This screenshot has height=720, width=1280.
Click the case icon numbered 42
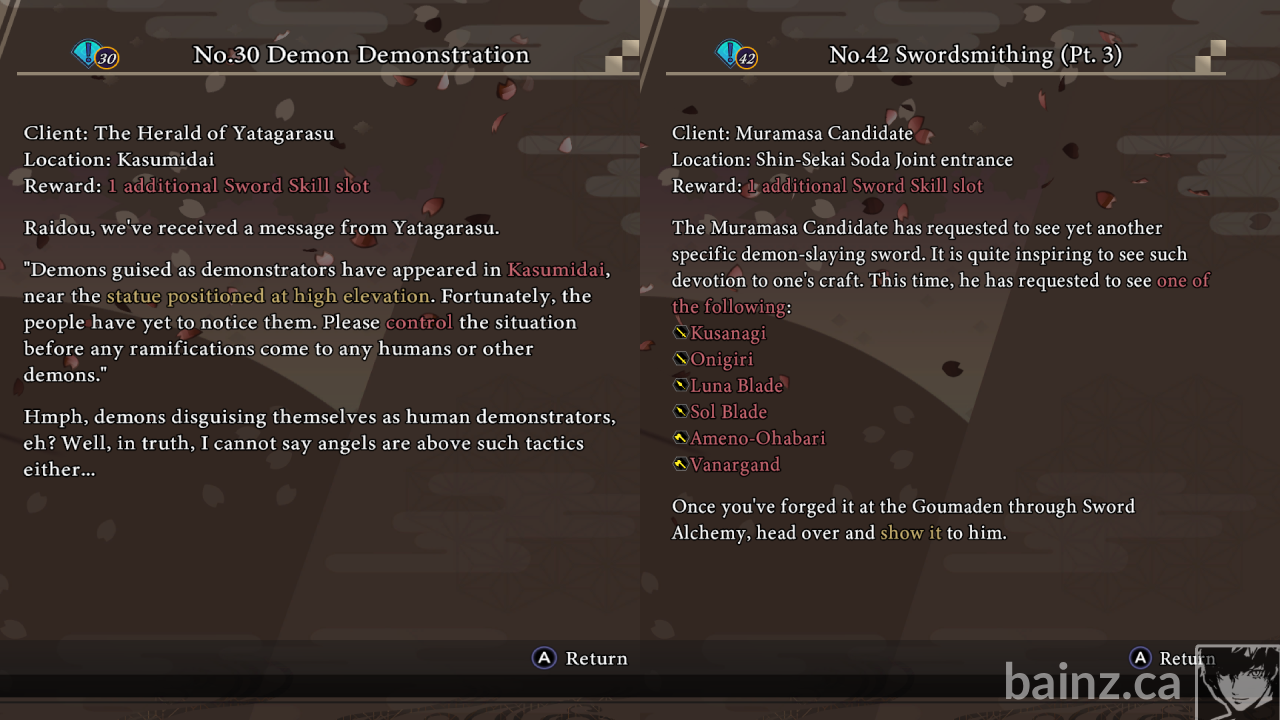(x=736, y=54)
